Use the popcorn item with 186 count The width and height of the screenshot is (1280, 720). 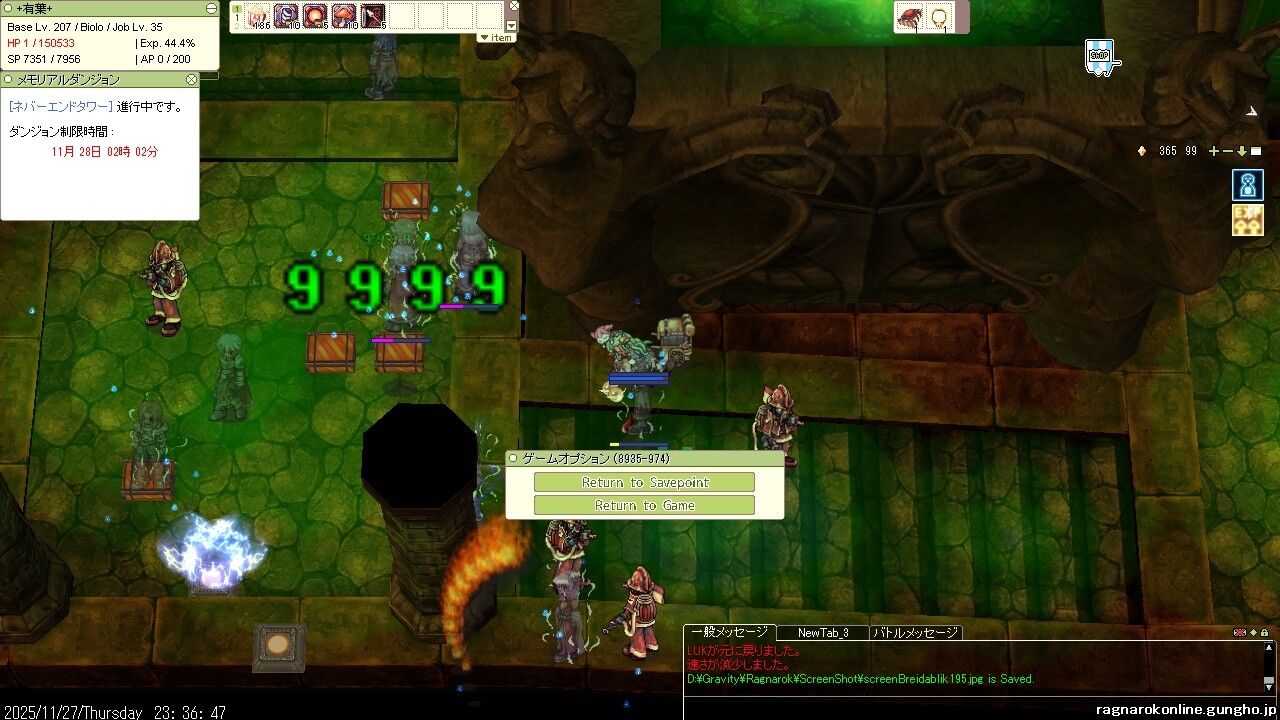258,15
